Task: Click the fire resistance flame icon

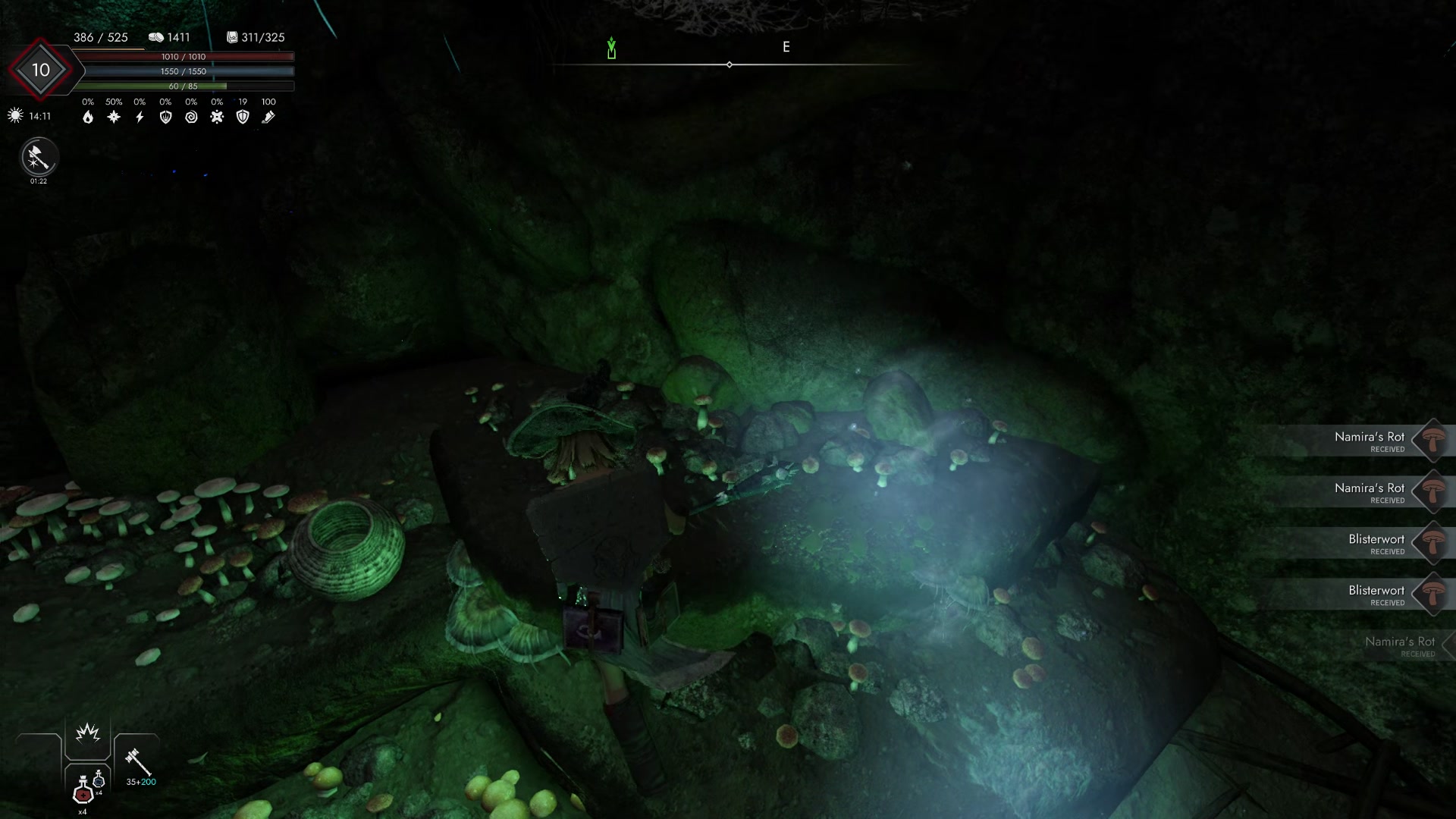Action: (x=88, y=117)
